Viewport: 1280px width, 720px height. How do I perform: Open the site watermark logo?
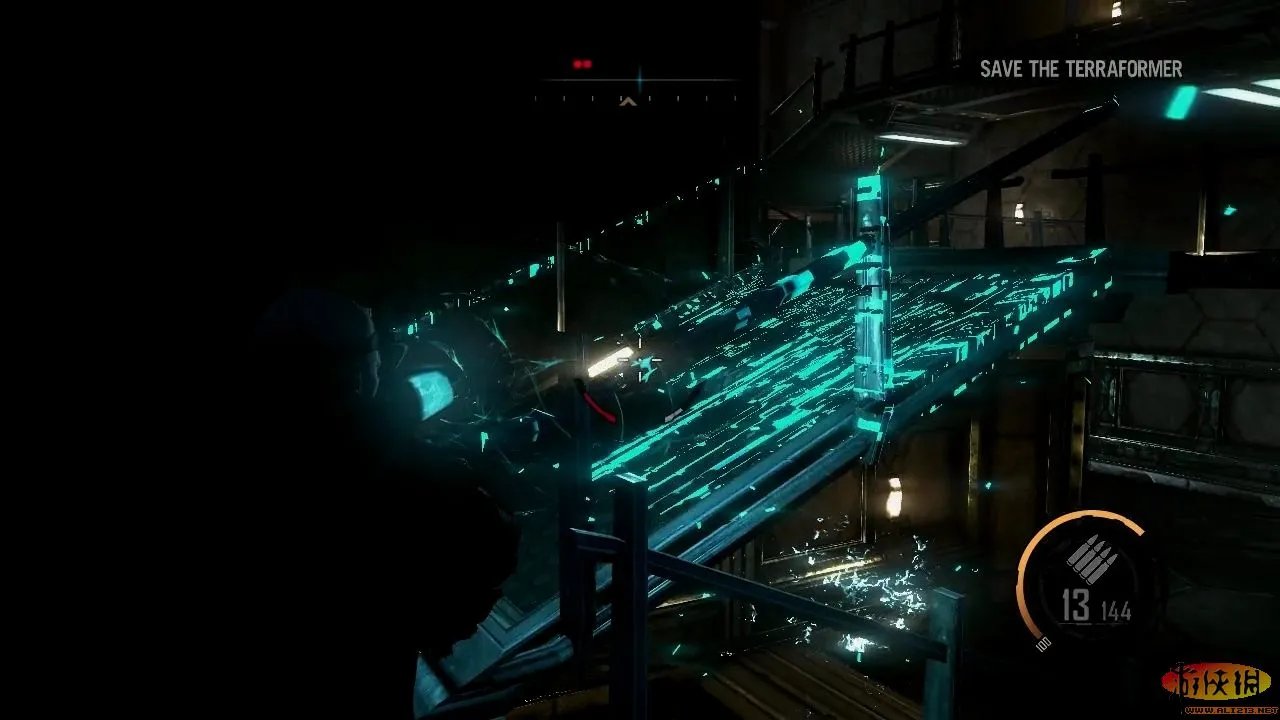pyautogui.click(x=1216, y=685)
